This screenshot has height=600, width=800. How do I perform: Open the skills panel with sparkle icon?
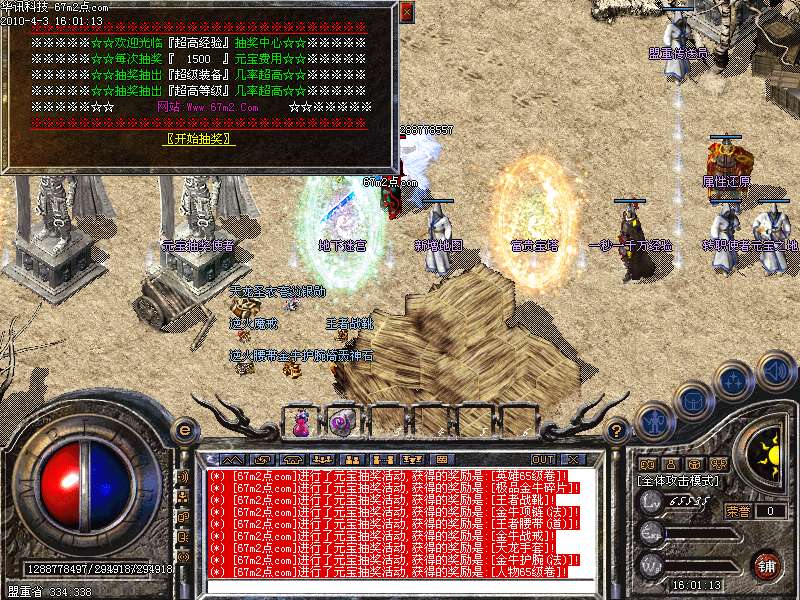click(x=734, y=382)
